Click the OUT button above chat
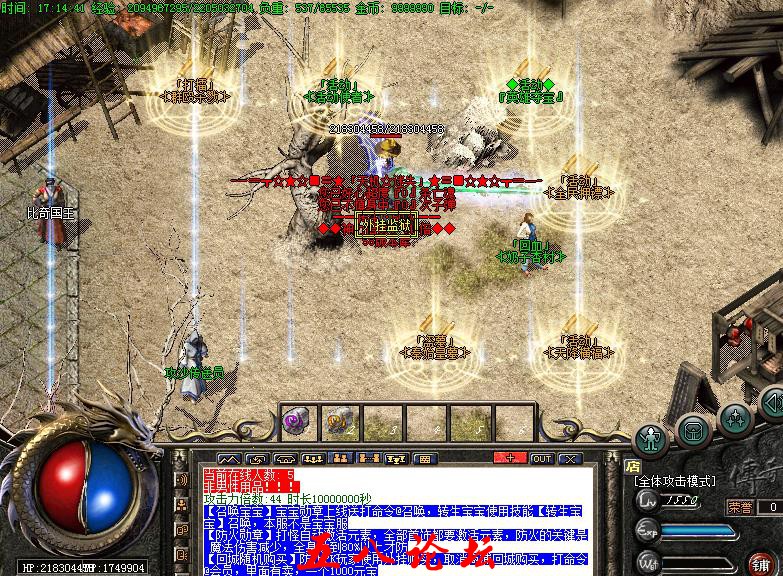 click(541, 458)
